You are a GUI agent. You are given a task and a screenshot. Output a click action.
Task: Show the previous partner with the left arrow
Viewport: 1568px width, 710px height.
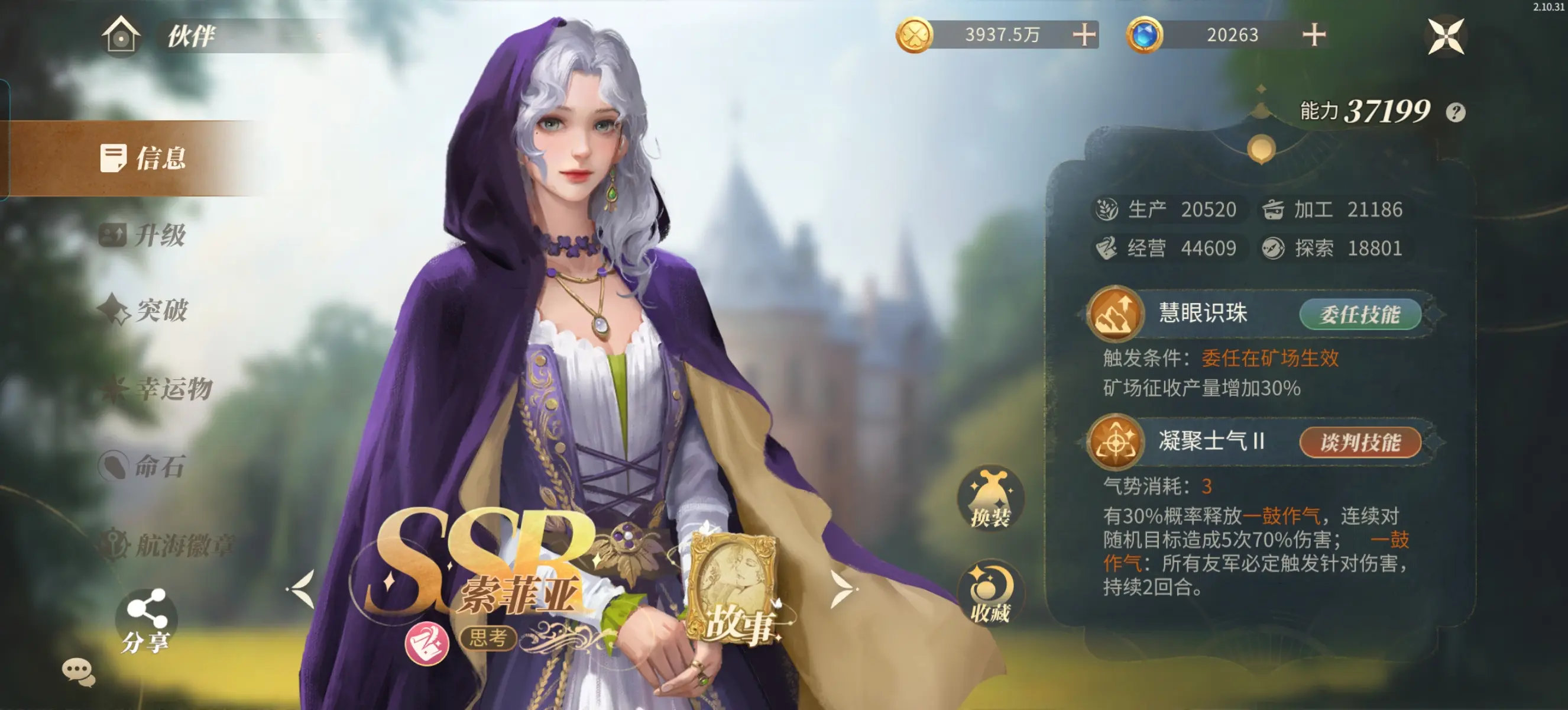303,589
